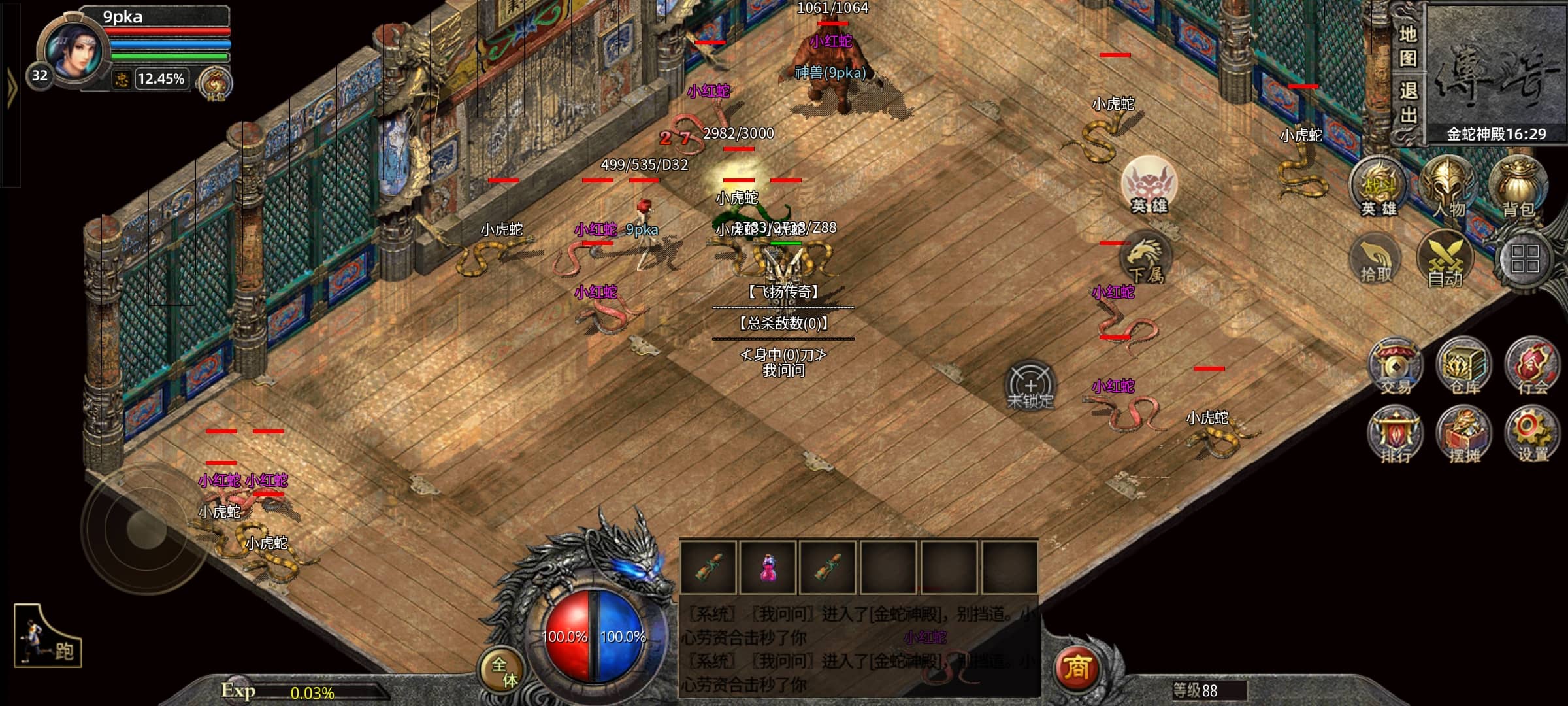This screenshot has width=1568, height=706.
Task: Tap the 退出 exit button
Action: 1408,103
